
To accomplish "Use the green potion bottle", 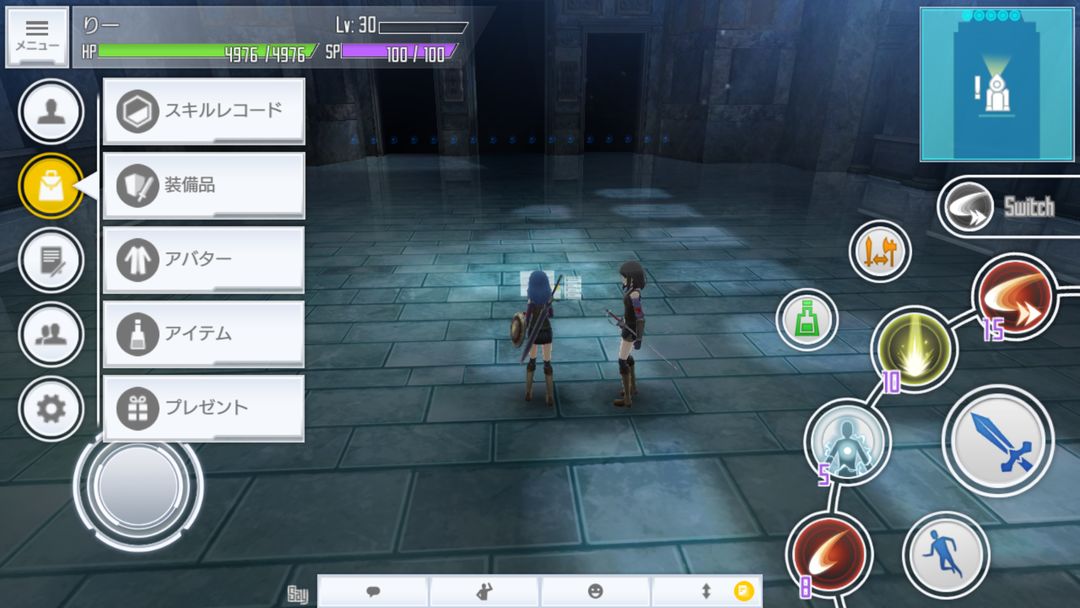I will coord(807,319).
